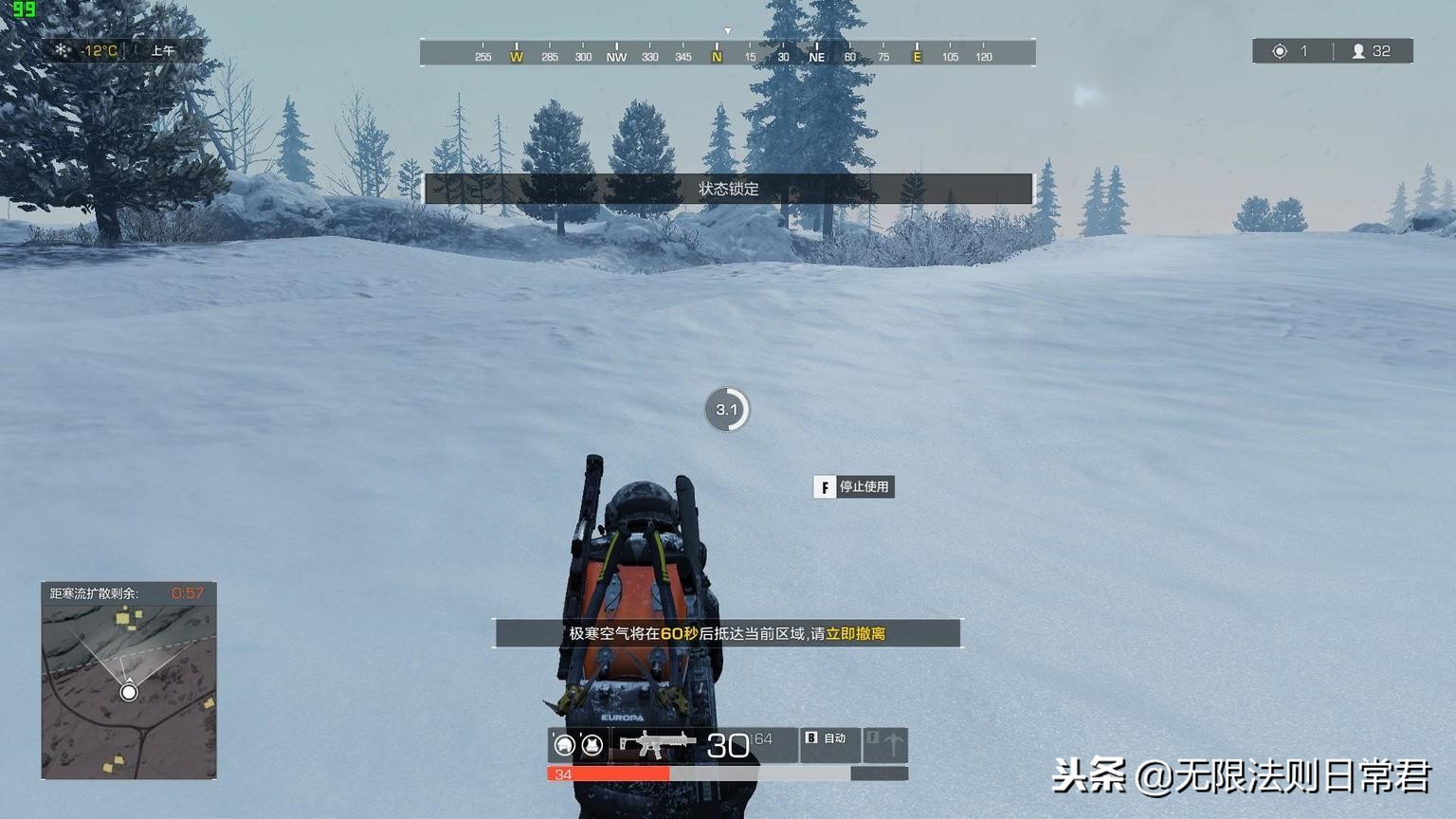The width and height of the screenshot is (1456, 819).
Task: Click the red health bar showing 34
Action: (x=607, y=774)
